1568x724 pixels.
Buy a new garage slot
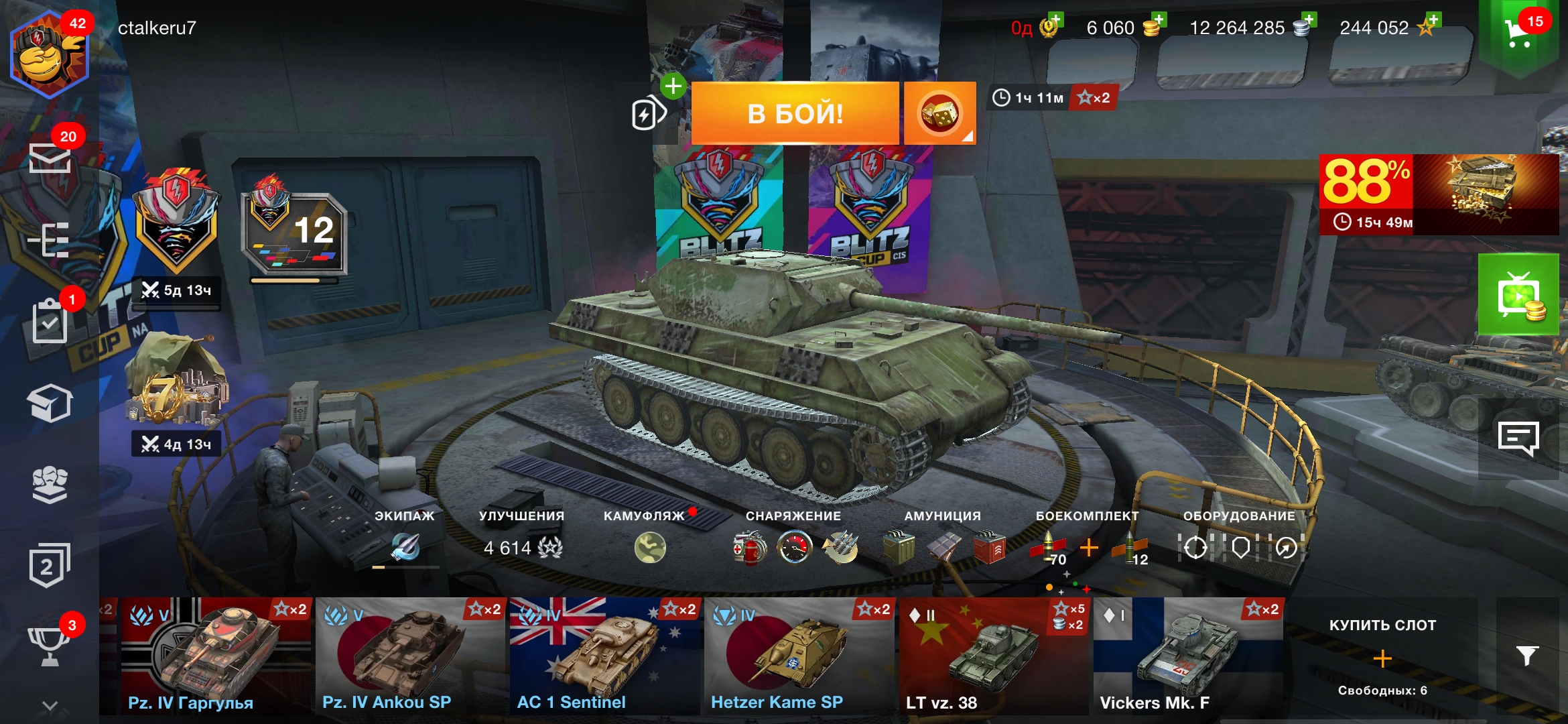click(x=1382, y=658)
